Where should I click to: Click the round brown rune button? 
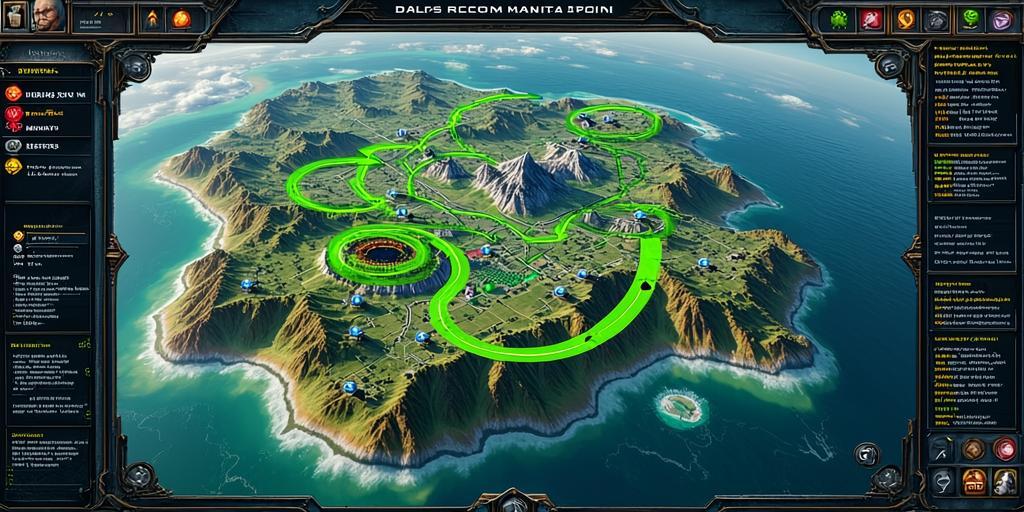point(973,450)
